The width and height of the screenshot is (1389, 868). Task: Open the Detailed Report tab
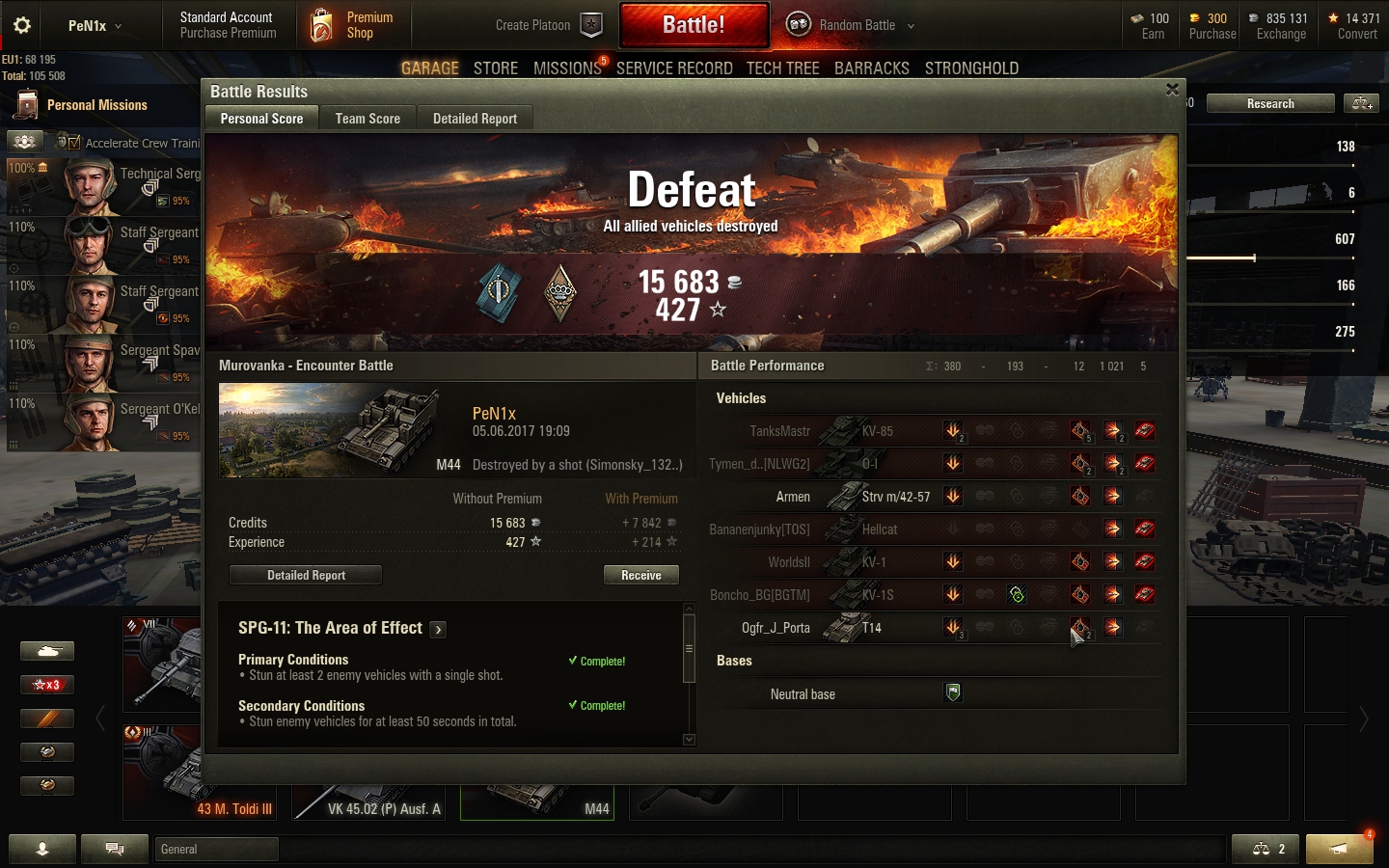coord(475,119)
